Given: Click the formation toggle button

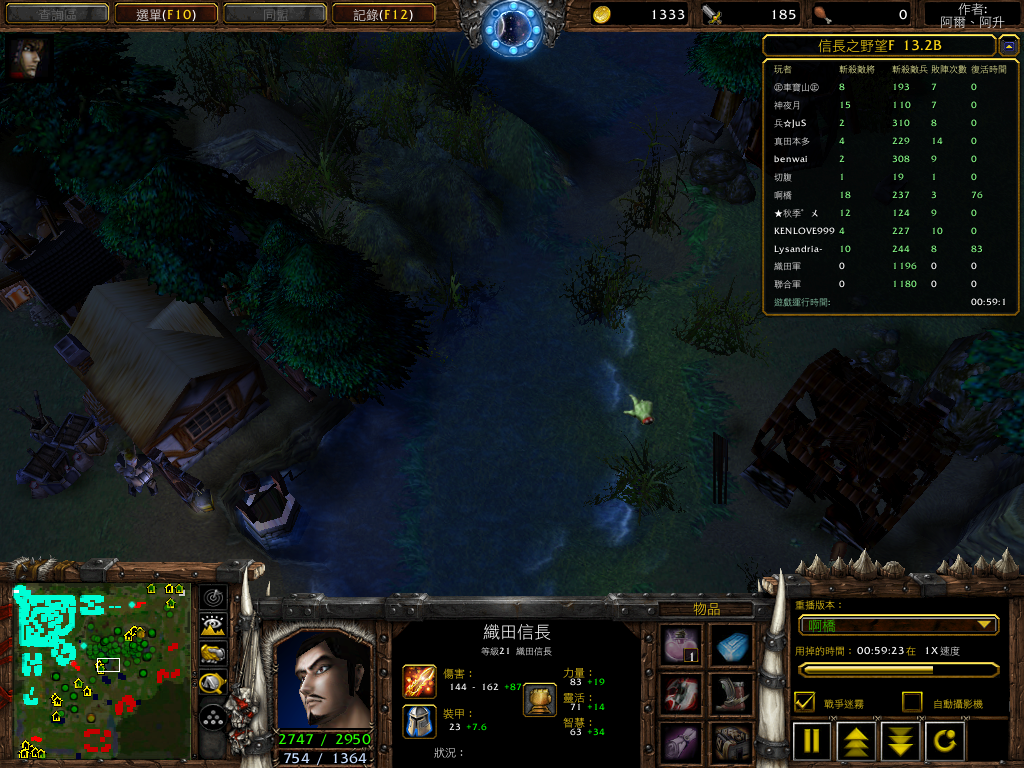Looking at the screenshot, I should tap(212, 717).
